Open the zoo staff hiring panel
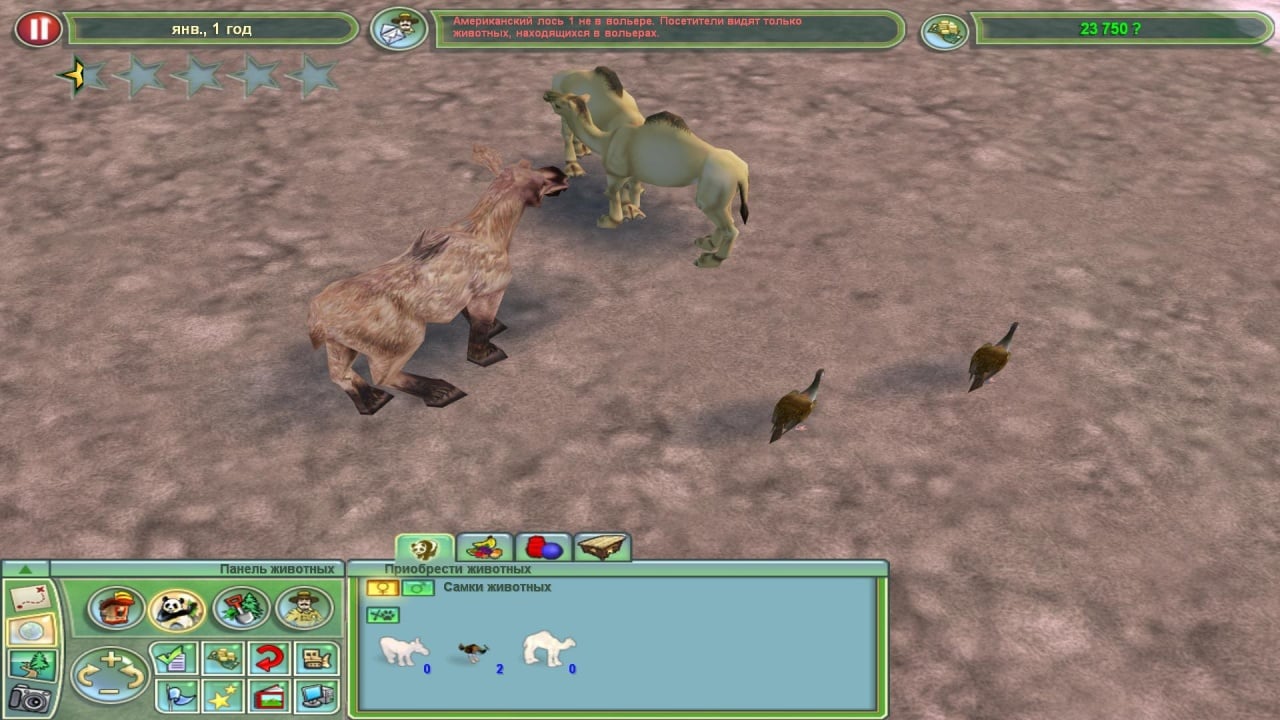 pos(303,608)
